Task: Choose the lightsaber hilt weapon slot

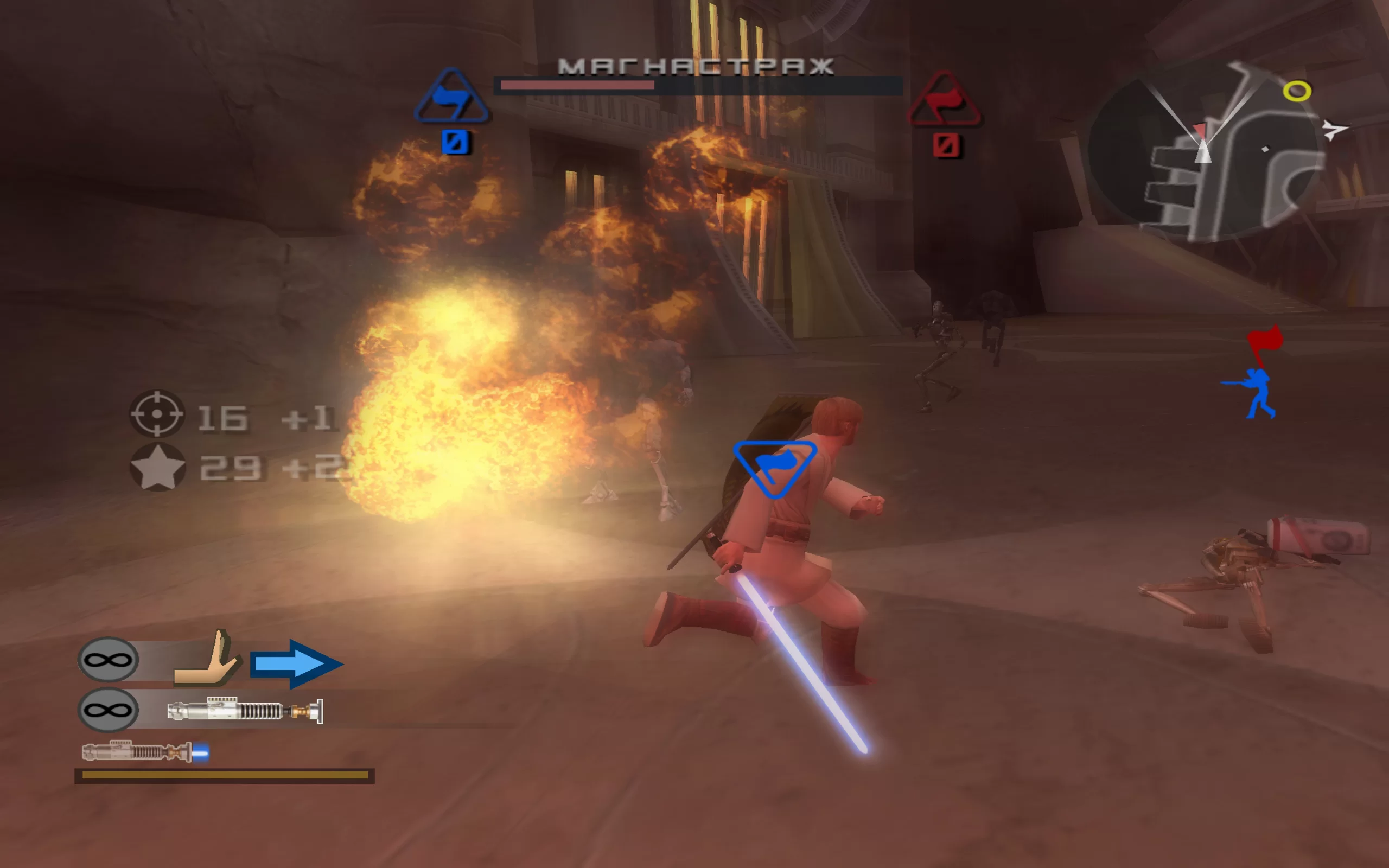Action: [245, 711]
